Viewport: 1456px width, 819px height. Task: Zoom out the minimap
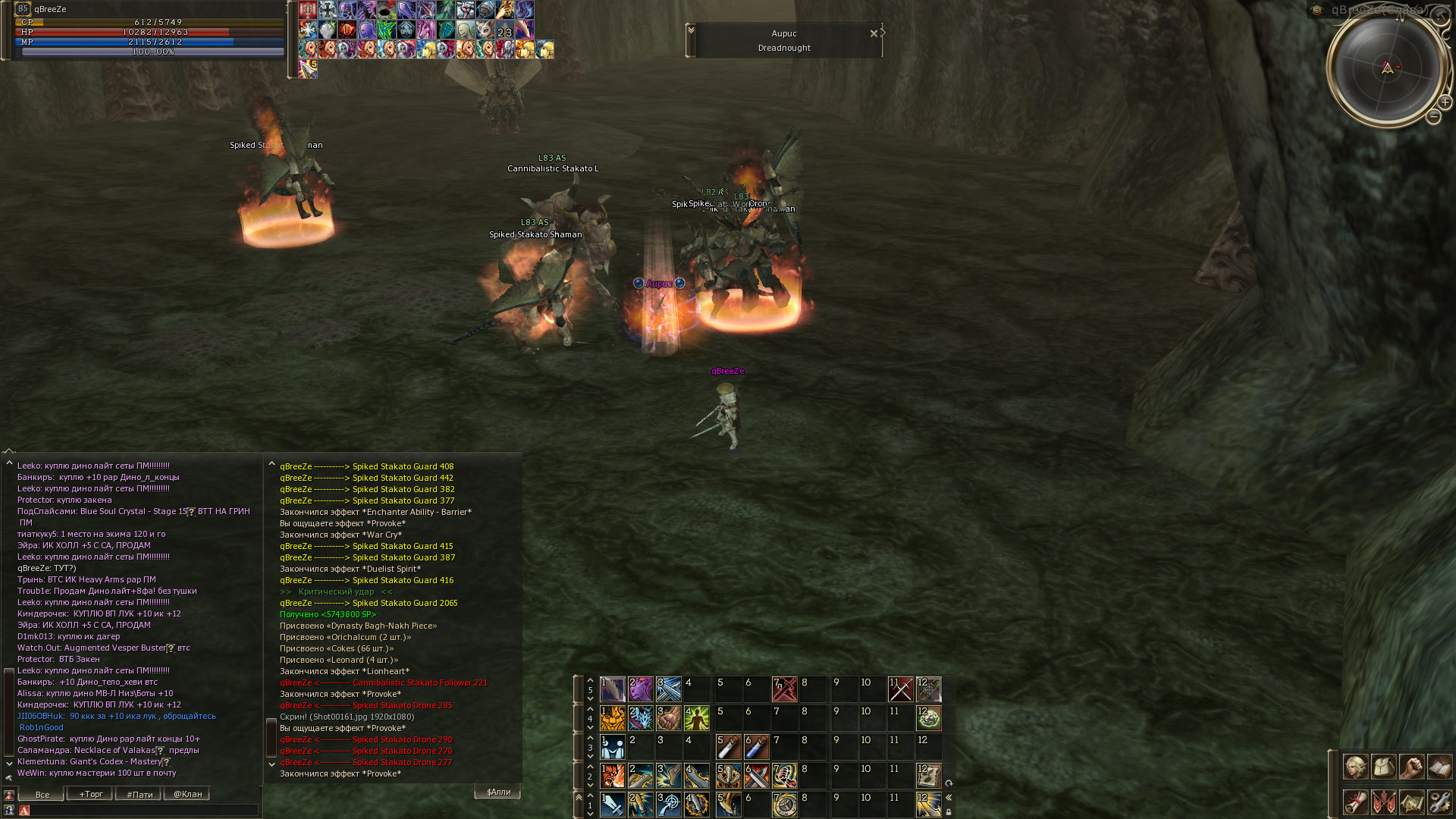pos(1433,117)
